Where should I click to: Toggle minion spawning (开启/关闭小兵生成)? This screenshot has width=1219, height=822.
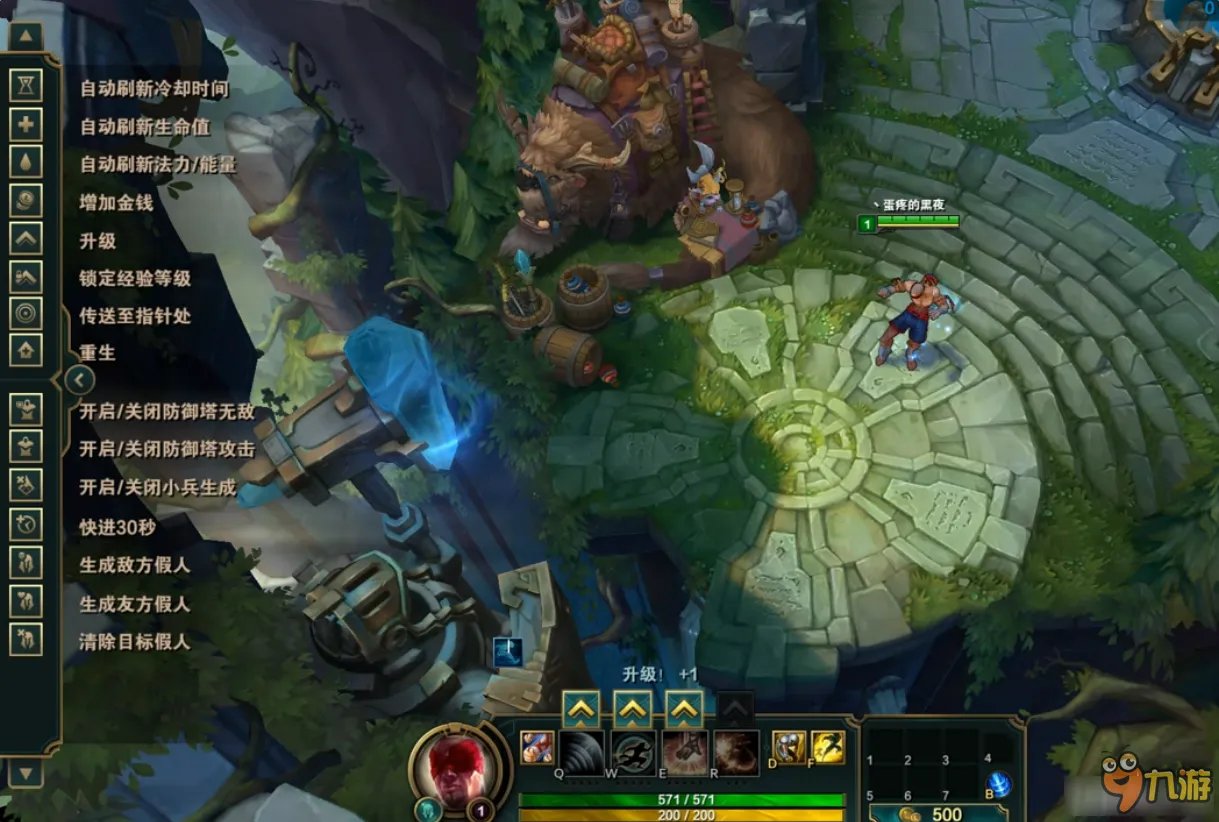[x=26, y=485]
